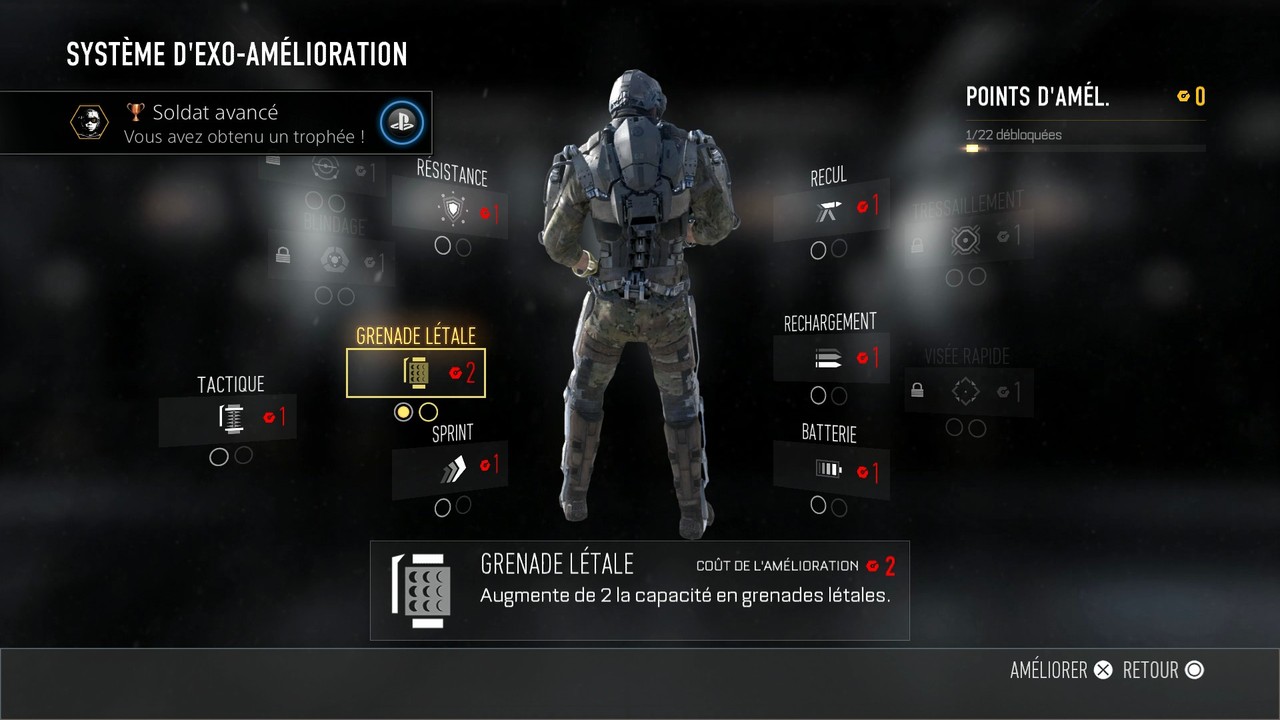Choose the Résistance upgrade
The height and width of the screenshot is (720, 1280).
click(458, 210)
